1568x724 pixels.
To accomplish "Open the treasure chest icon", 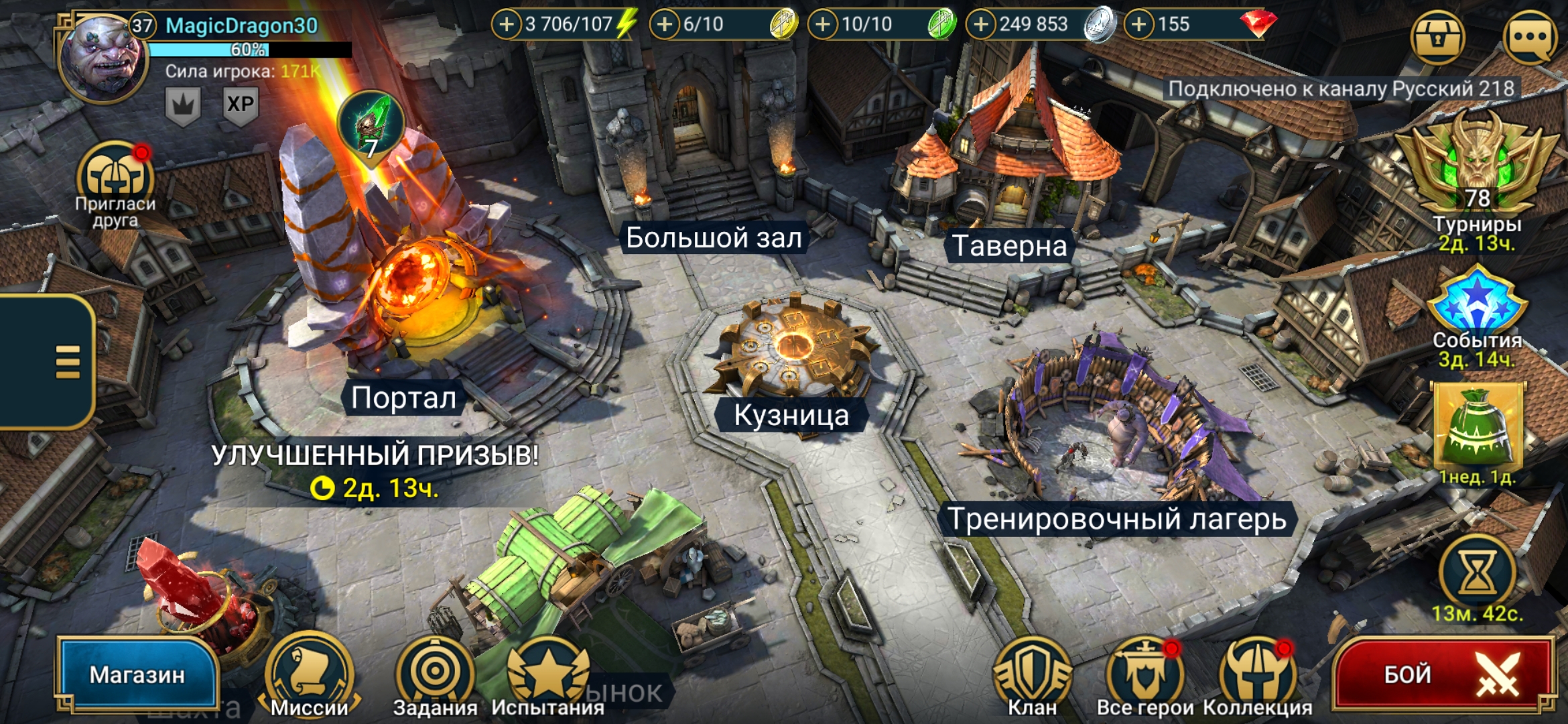I will coord(1437,37).
